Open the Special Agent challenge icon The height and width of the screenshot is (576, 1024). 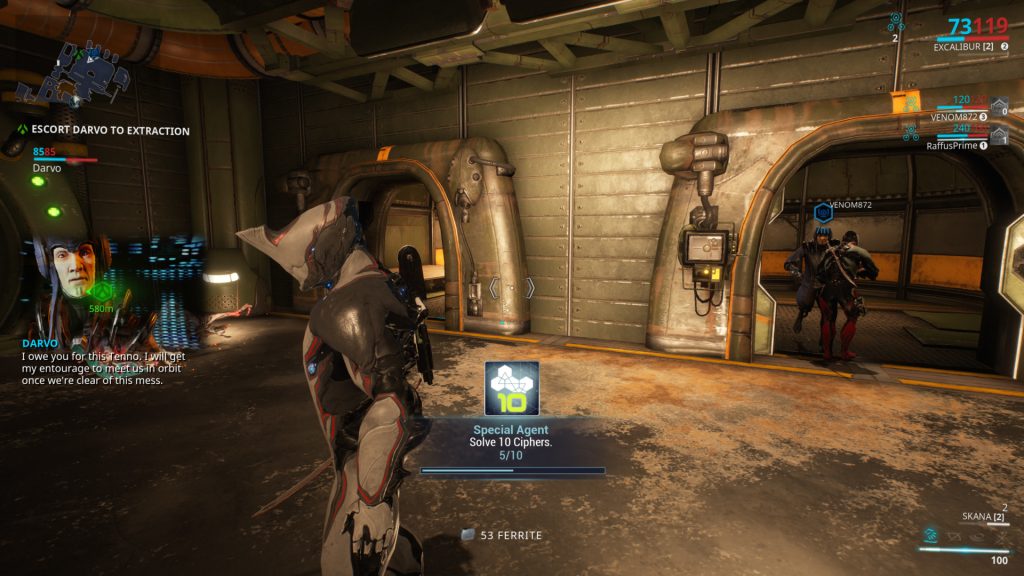click(512, 388)
